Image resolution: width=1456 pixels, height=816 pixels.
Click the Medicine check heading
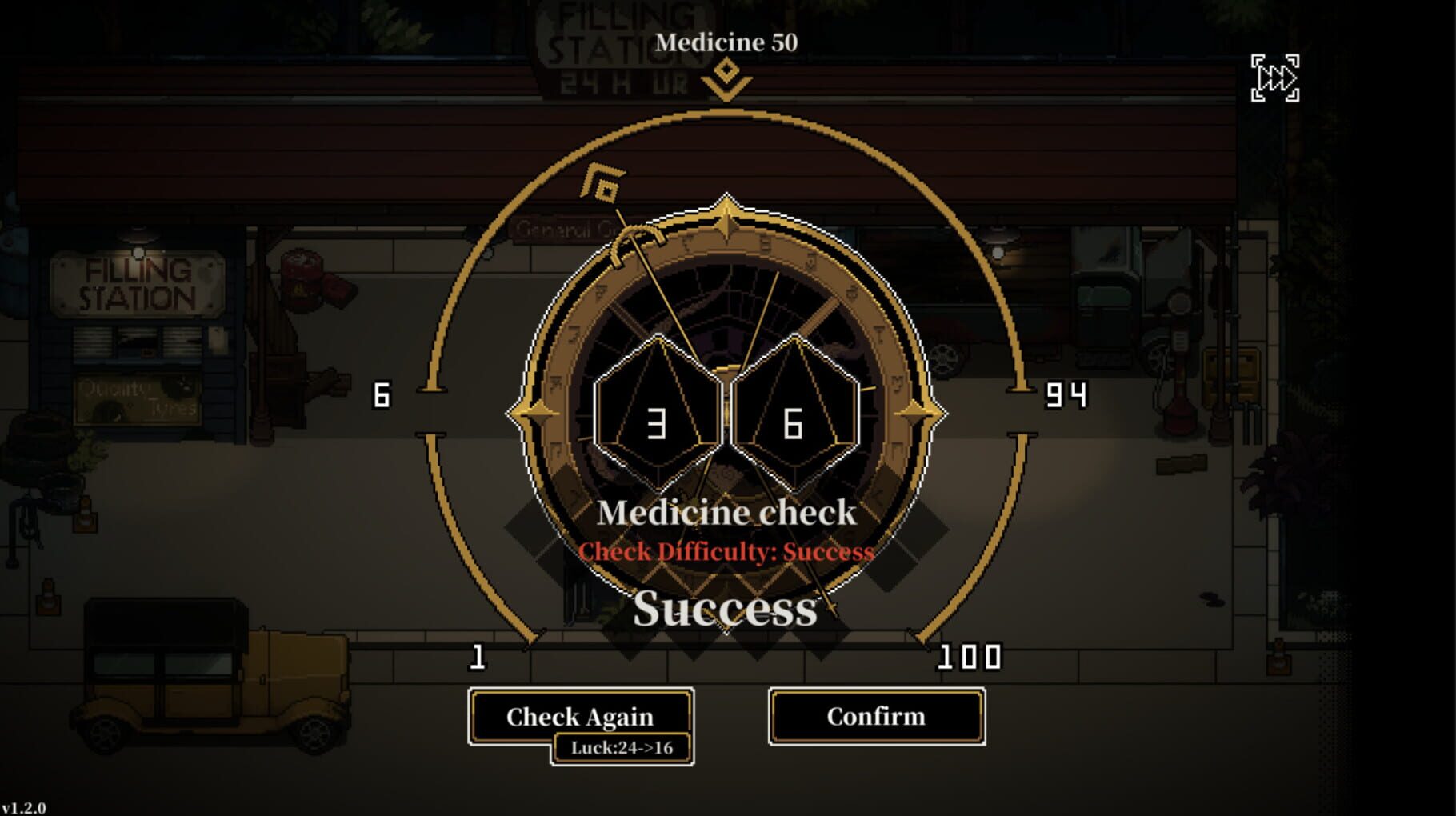coord(726,513)
